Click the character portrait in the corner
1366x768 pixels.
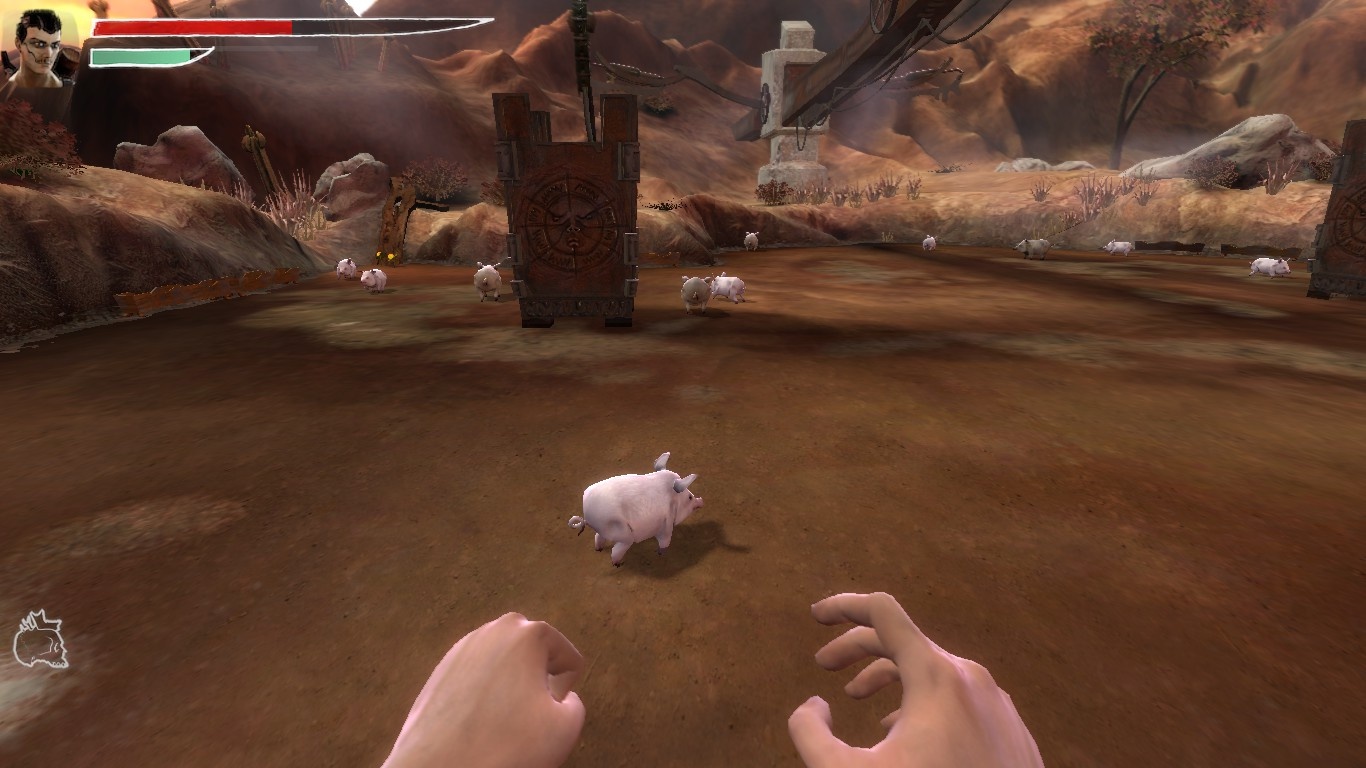tap(40, 48)
